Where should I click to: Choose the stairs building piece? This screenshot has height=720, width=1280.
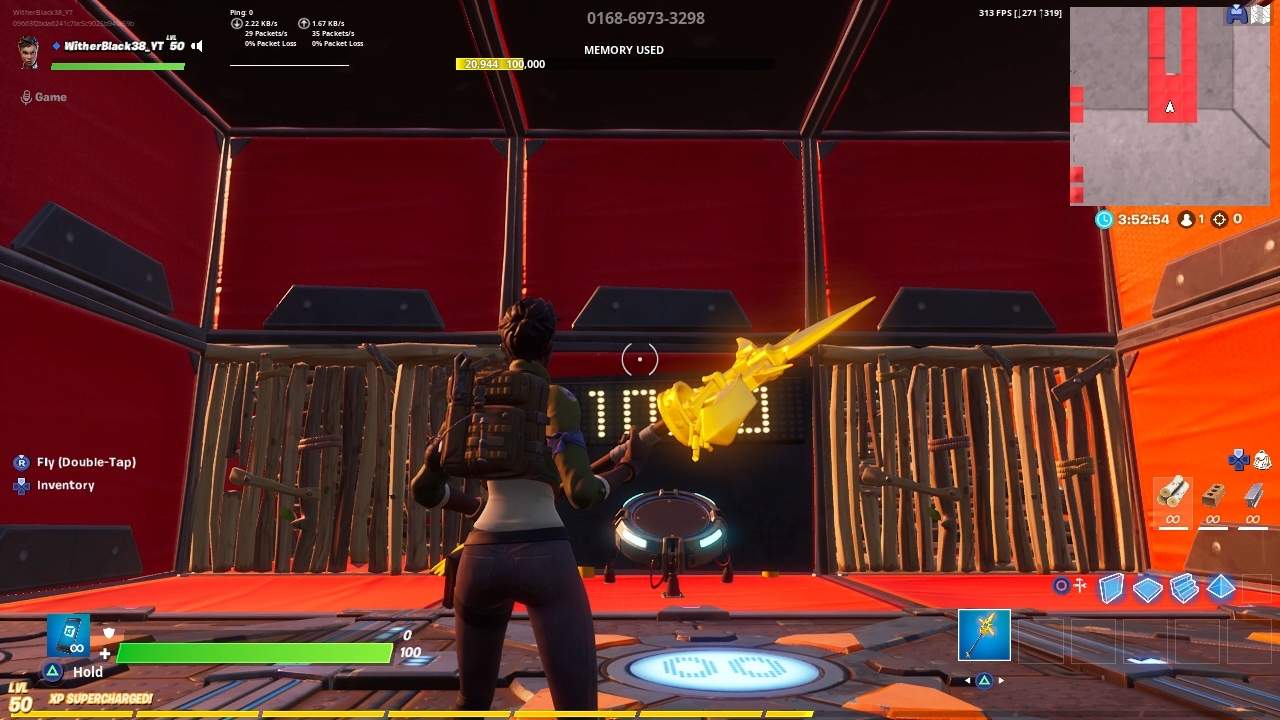pos(1184,588)
